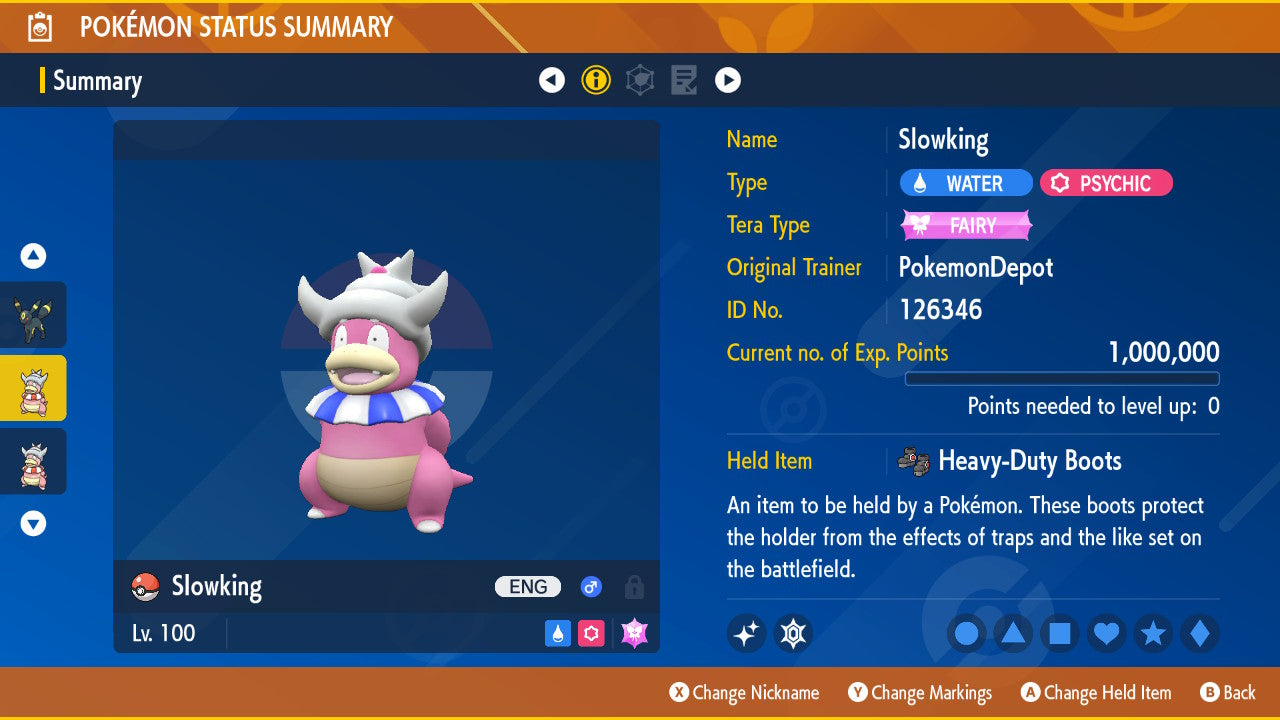Image resolution: width=1280 pixels, height=720 pixels.
Task: Toggle the diamond marking
Action: tap(1200, 633)
